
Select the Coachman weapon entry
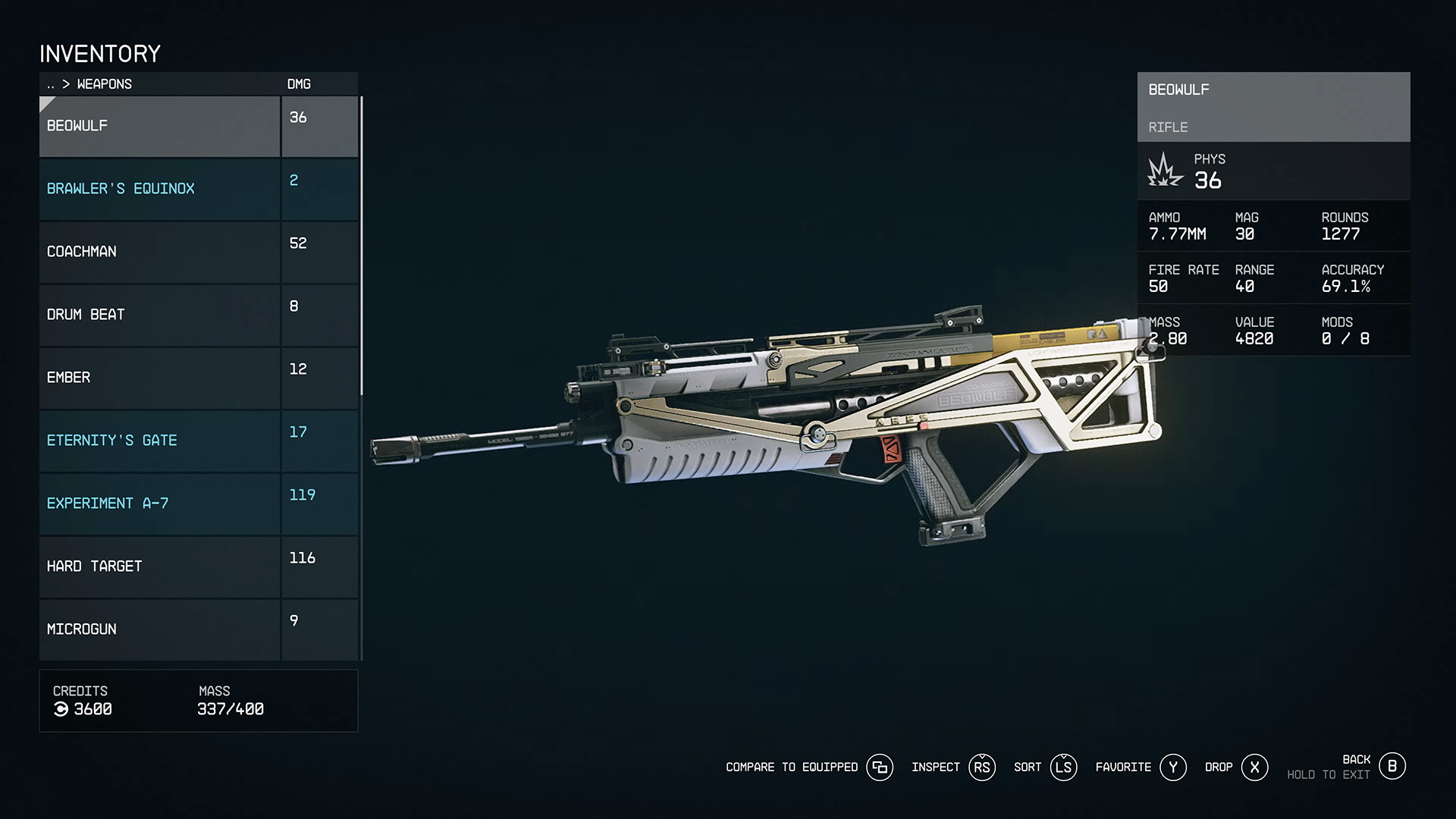pos(159,252)
